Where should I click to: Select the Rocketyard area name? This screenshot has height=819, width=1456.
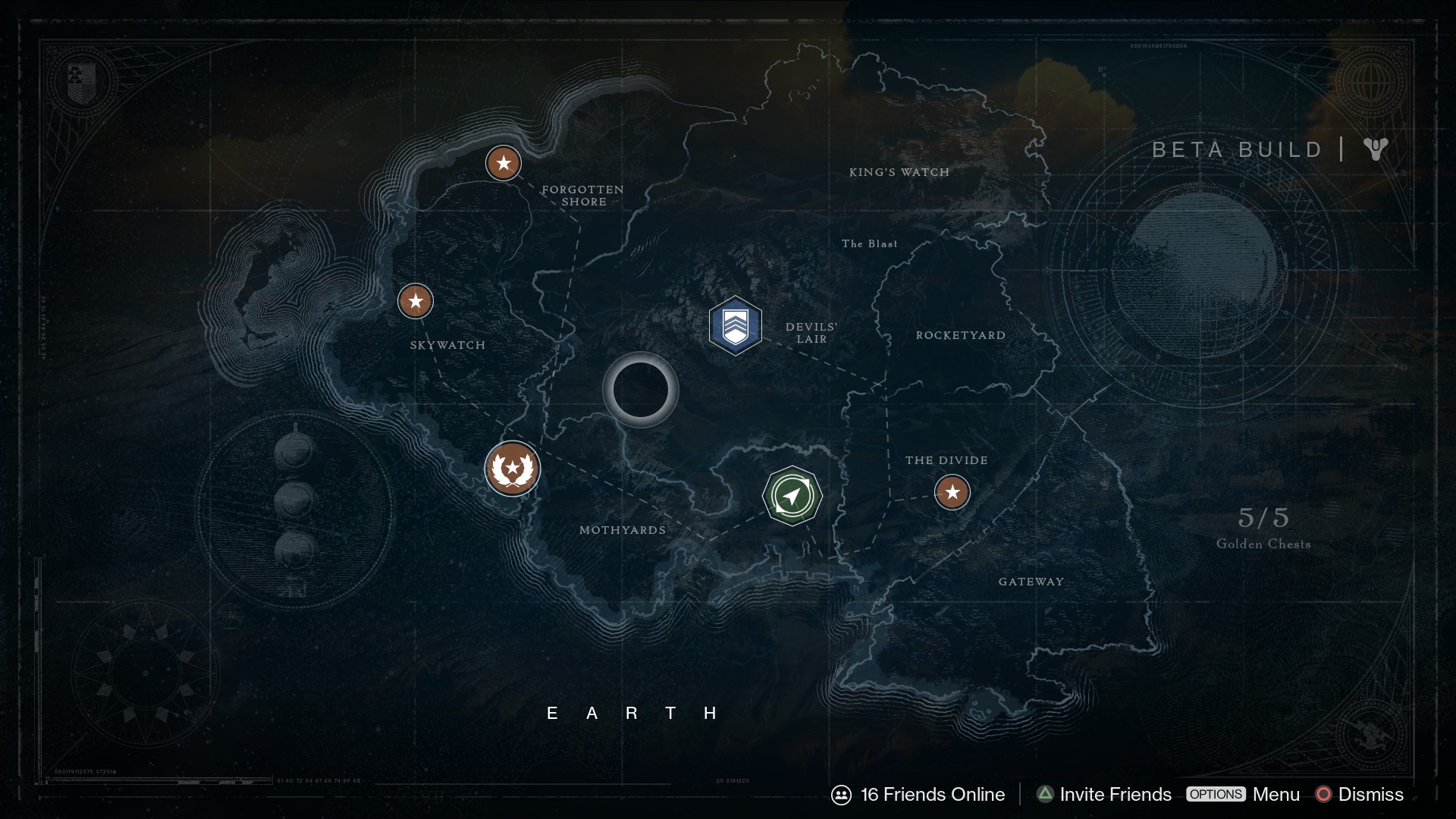click(x=962, y=334)
